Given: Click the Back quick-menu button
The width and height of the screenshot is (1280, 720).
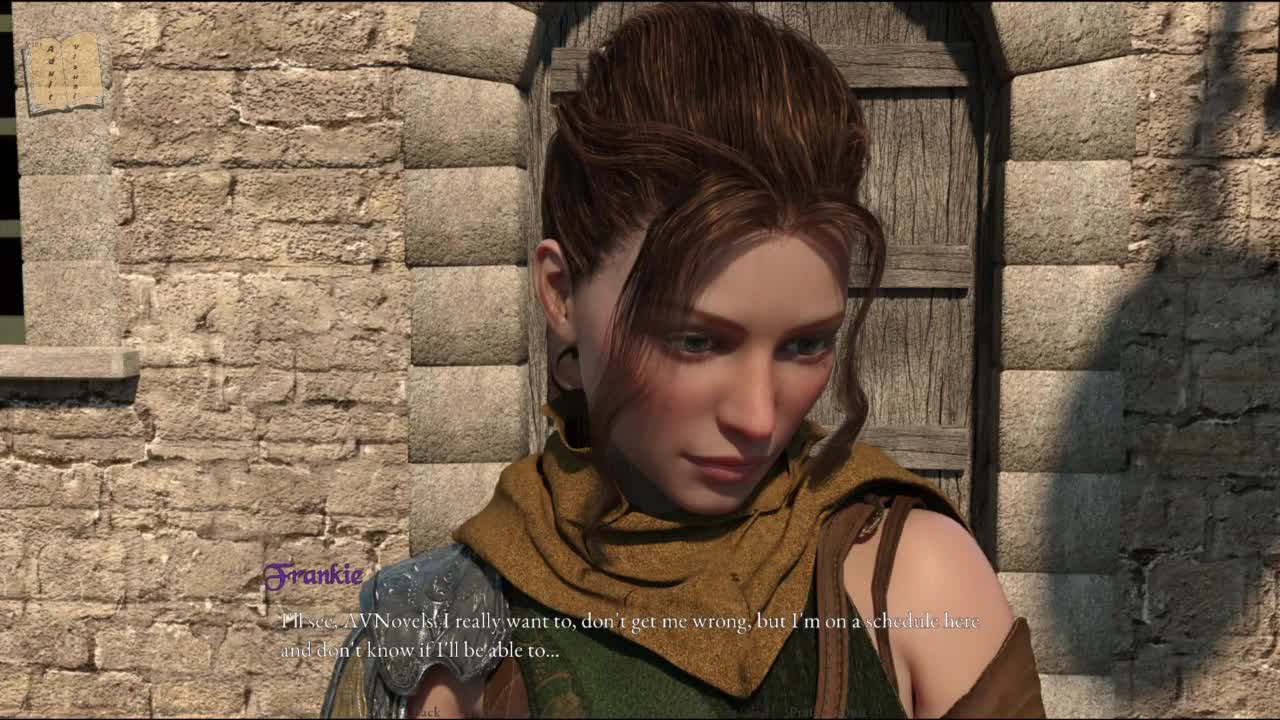Looking at the screenshot, I should (x=426, y=712).
